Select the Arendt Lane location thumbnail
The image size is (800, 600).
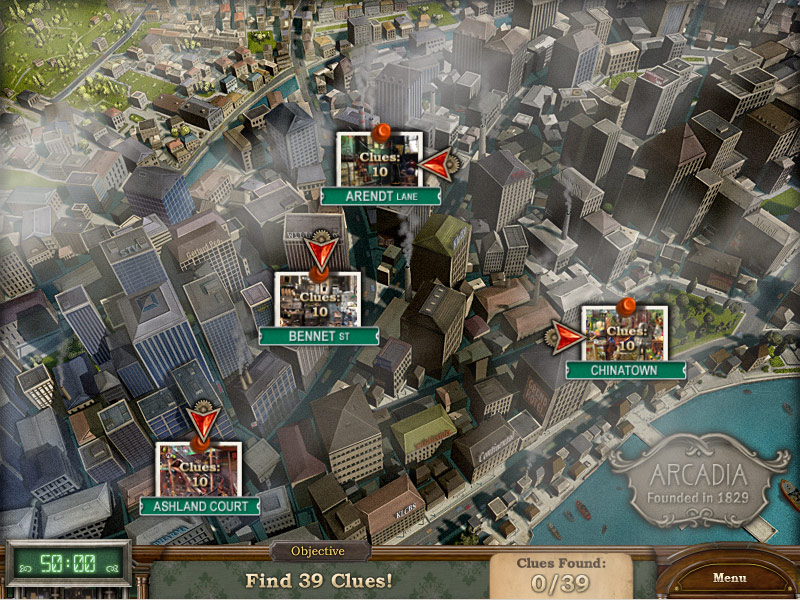click(379, 160)
